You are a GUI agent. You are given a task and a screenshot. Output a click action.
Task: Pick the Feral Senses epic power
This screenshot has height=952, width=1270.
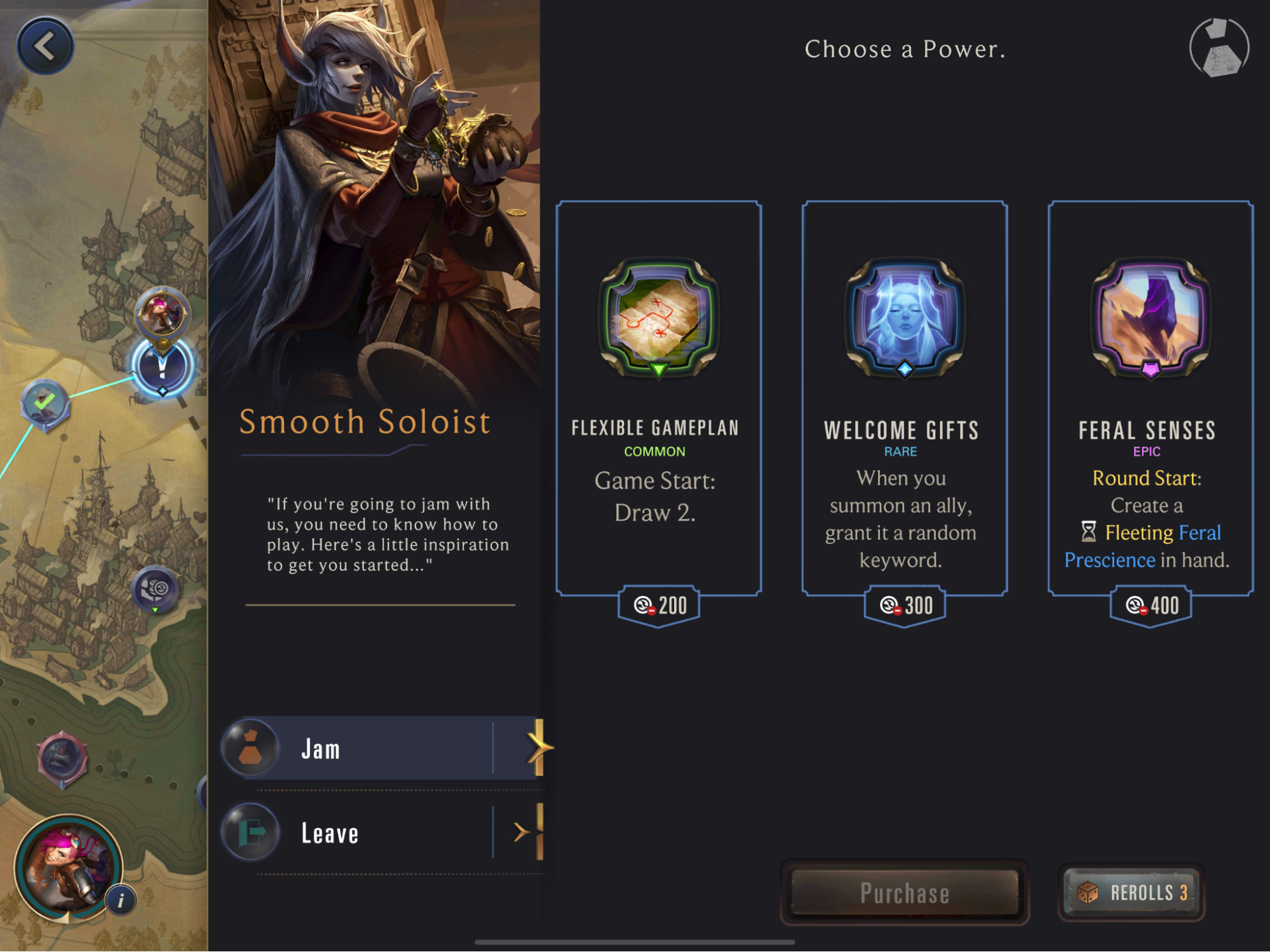(x=1150, y=399)
